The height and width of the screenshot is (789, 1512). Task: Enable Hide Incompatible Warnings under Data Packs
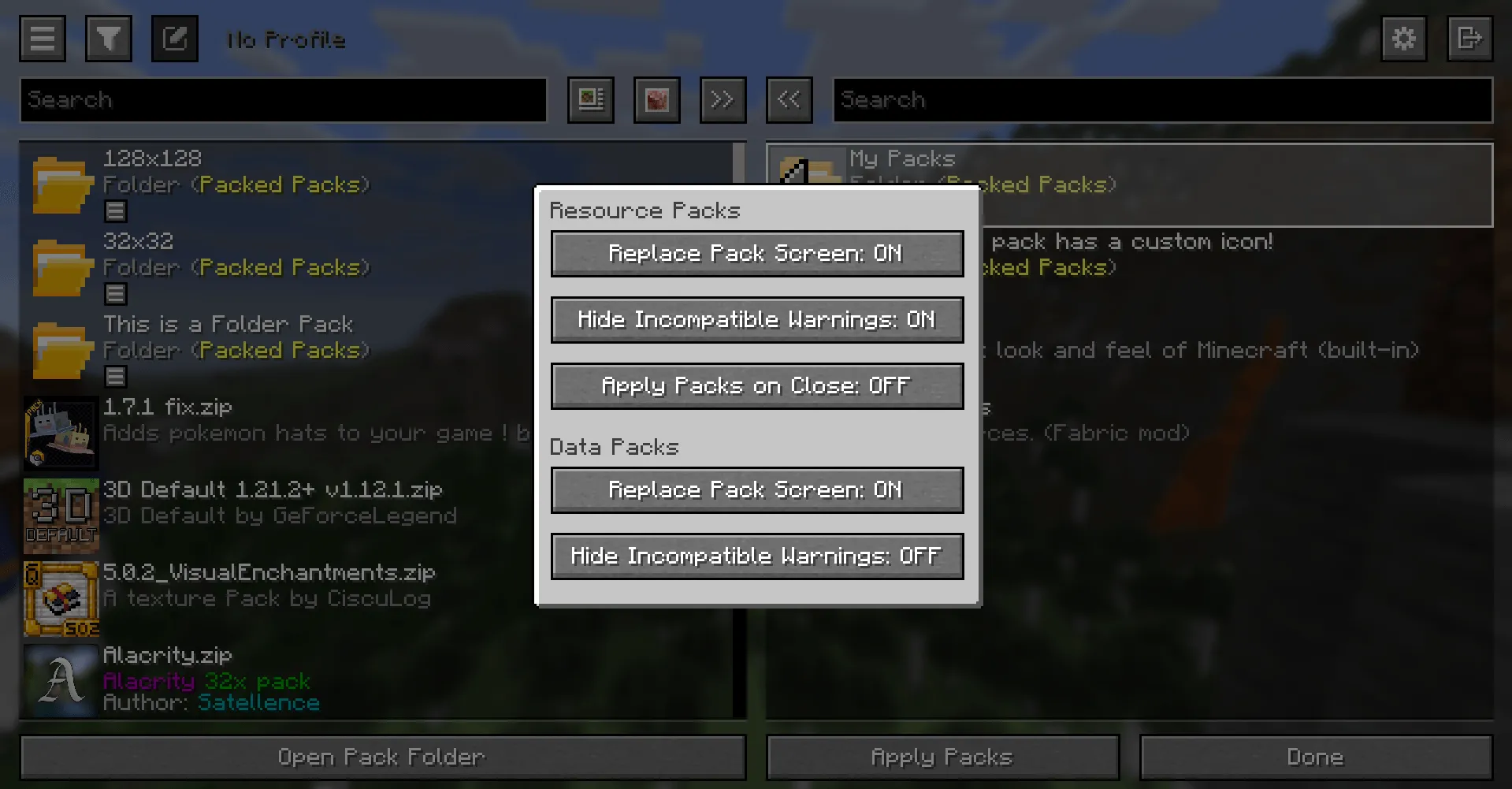[756, 556]
